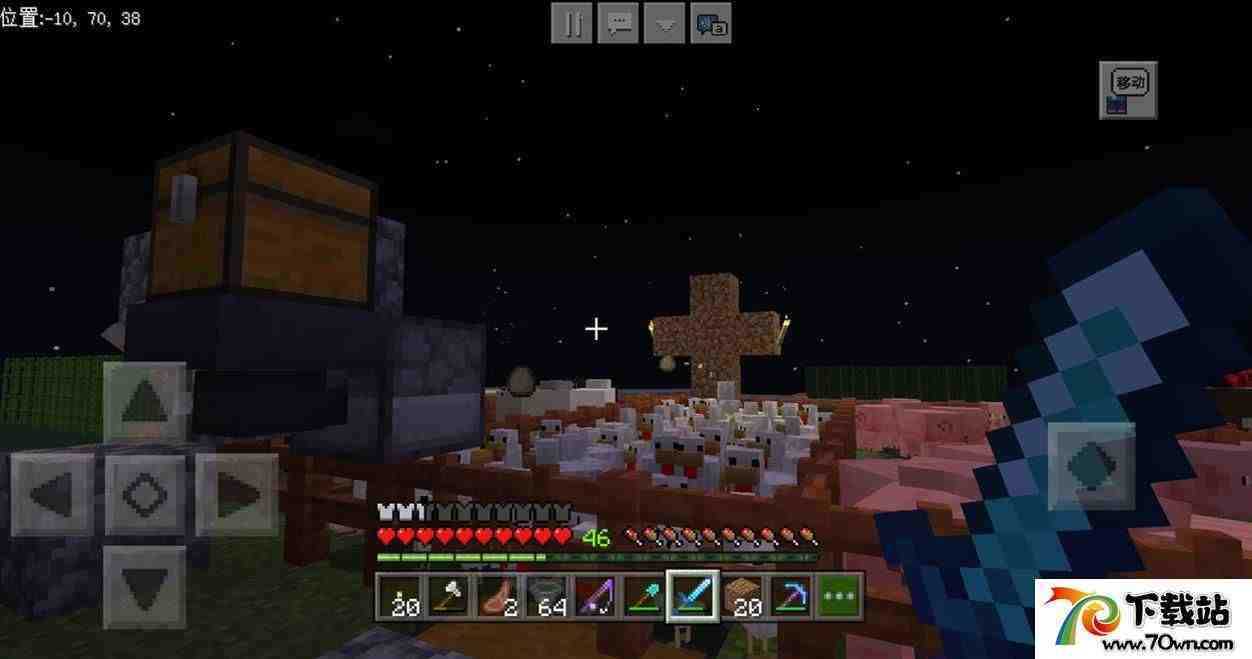This screenshot has height=659, width=1252.
Task: Tap the down-arrow button in the top bar
Action: [664, 23]
